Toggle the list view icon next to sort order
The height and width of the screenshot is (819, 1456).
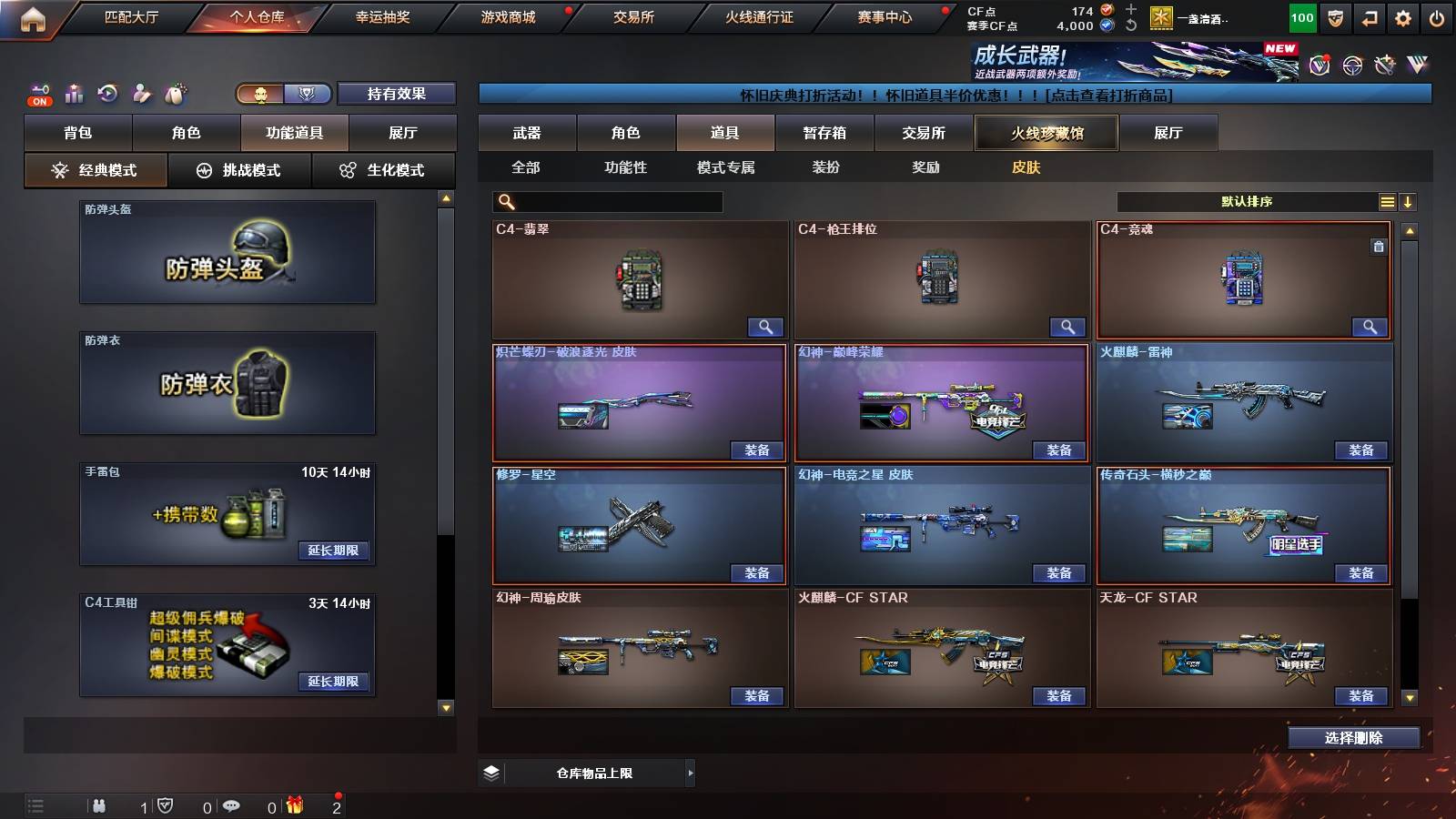coord(1387,202)
